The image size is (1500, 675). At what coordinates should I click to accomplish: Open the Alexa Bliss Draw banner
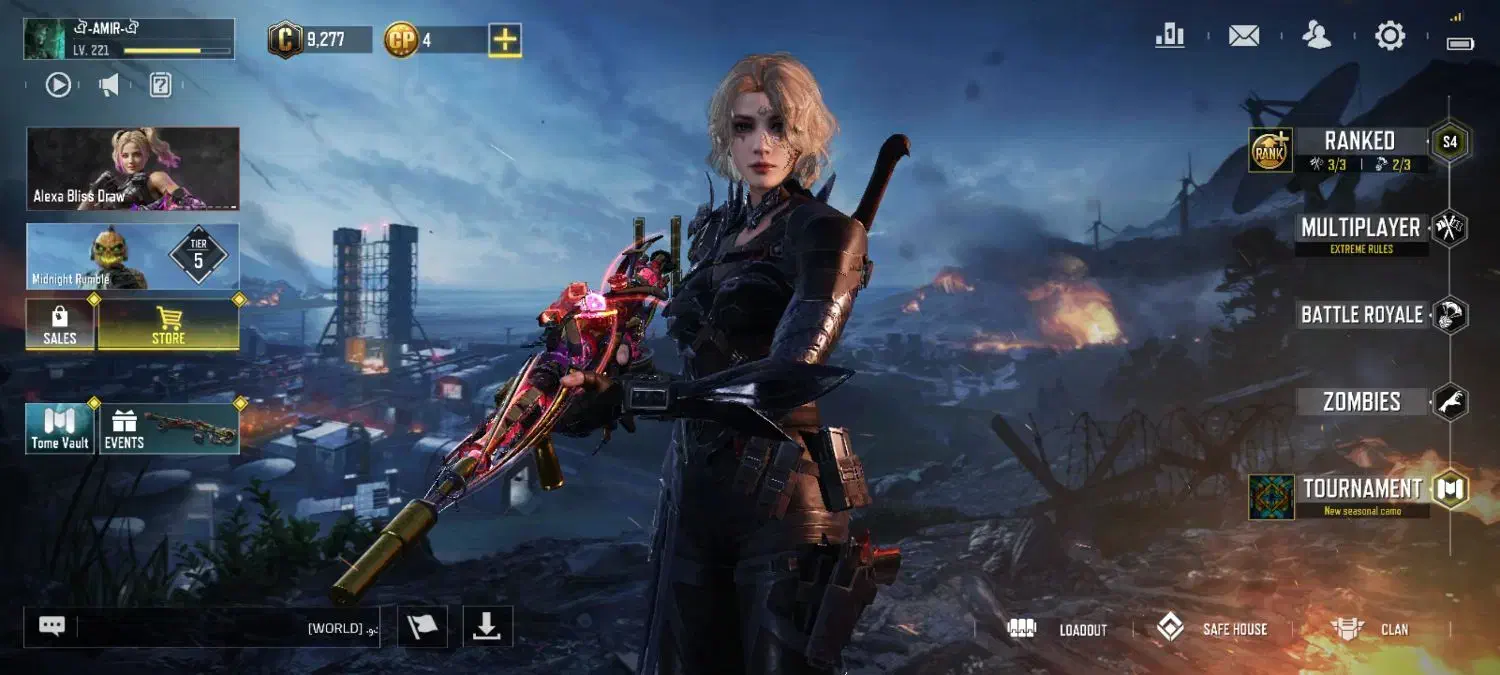[x=133, y=168]
